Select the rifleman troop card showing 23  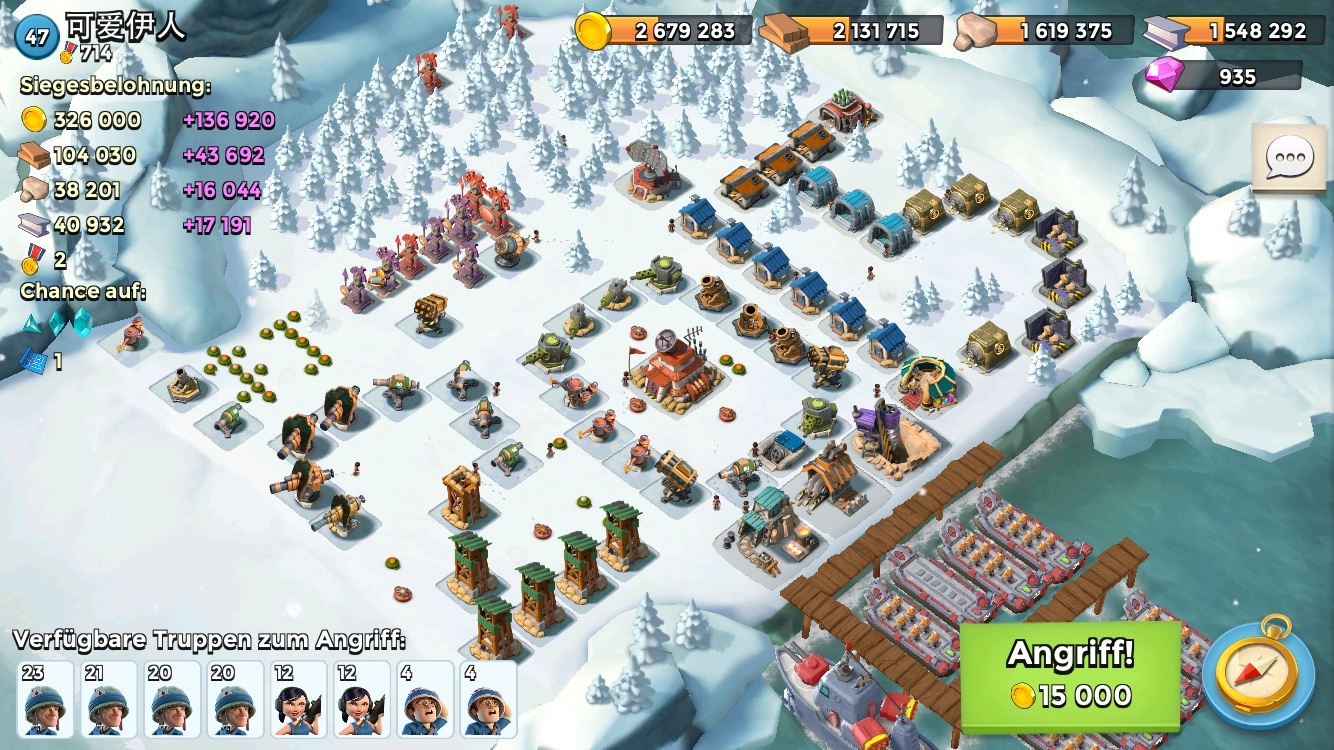click(x=46, y=698)
